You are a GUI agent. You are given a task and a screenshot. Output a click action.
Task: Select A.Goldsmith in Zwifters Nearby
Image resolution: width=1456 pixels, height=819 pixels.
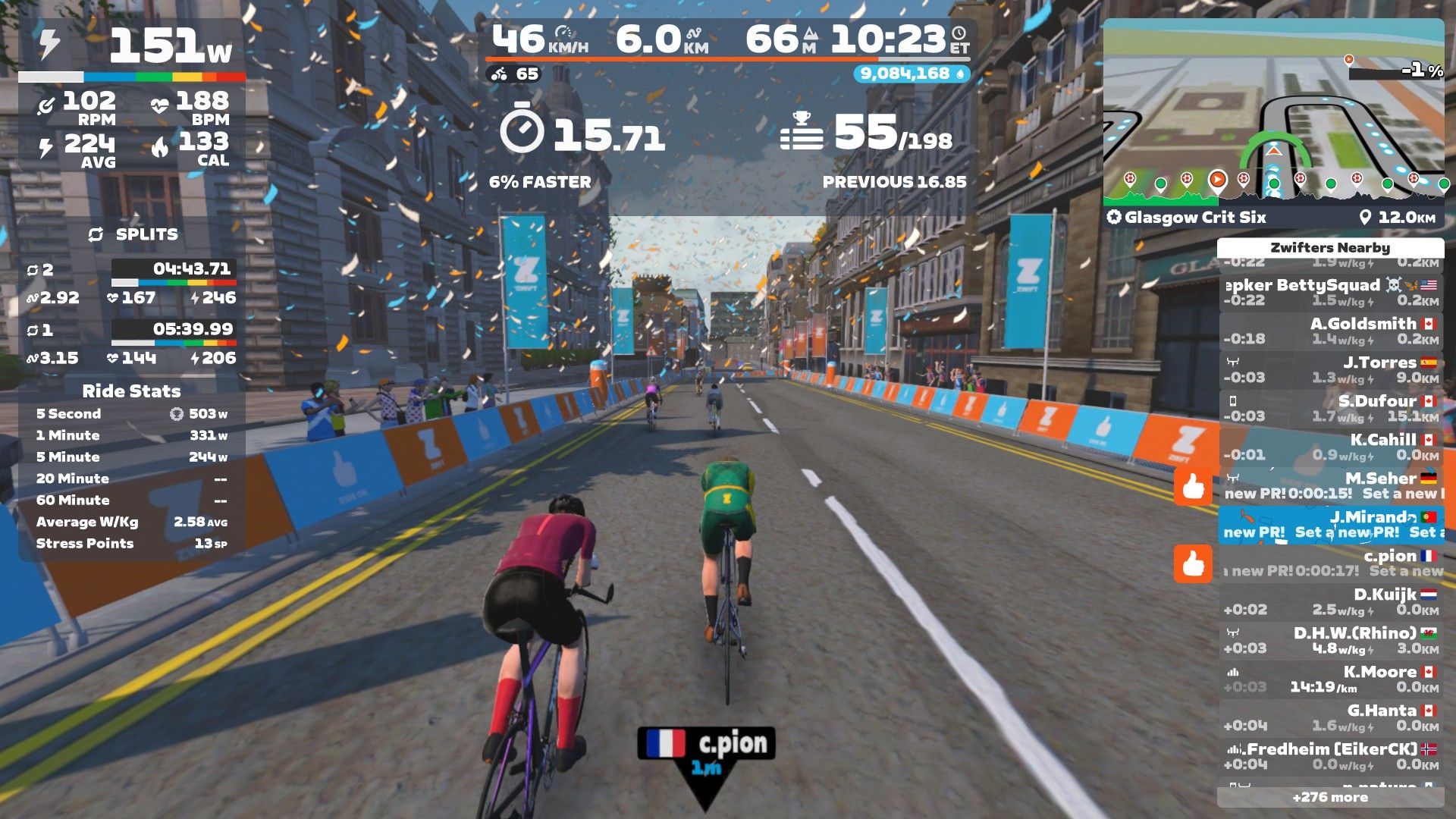click(x=1331, y=331)
